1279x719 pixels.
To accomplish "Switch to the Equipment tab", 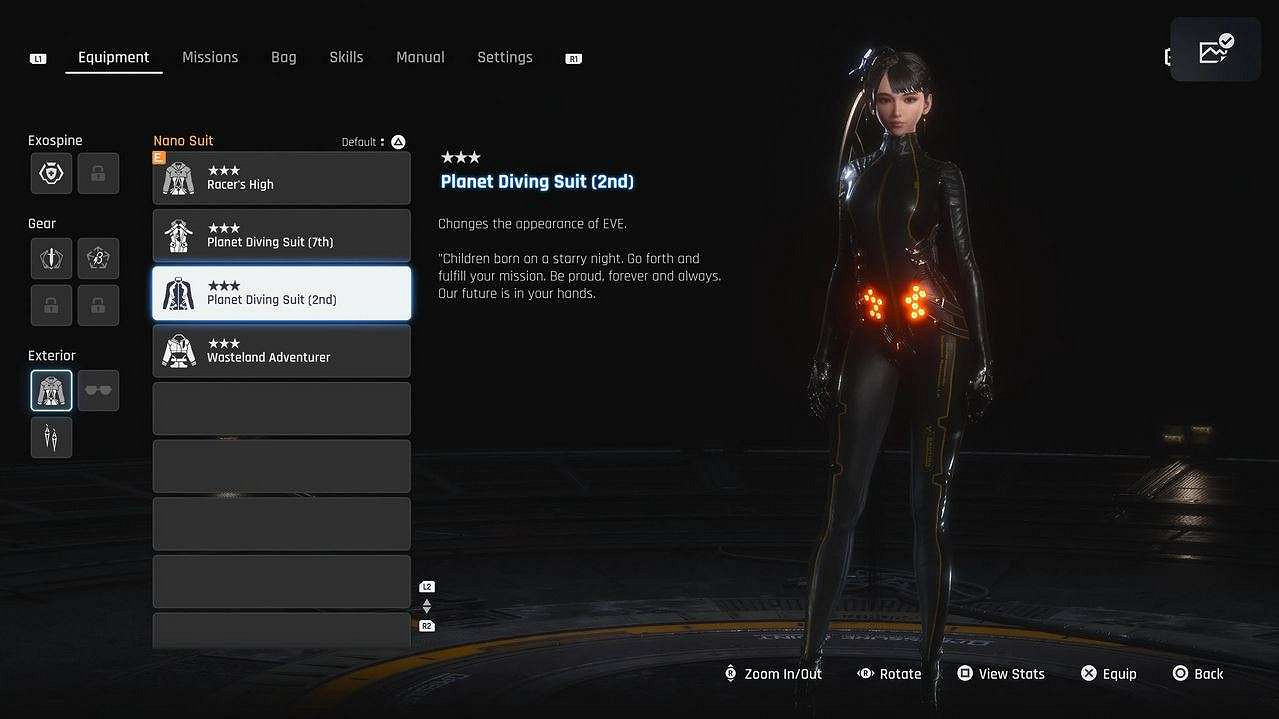I will 113,58.
